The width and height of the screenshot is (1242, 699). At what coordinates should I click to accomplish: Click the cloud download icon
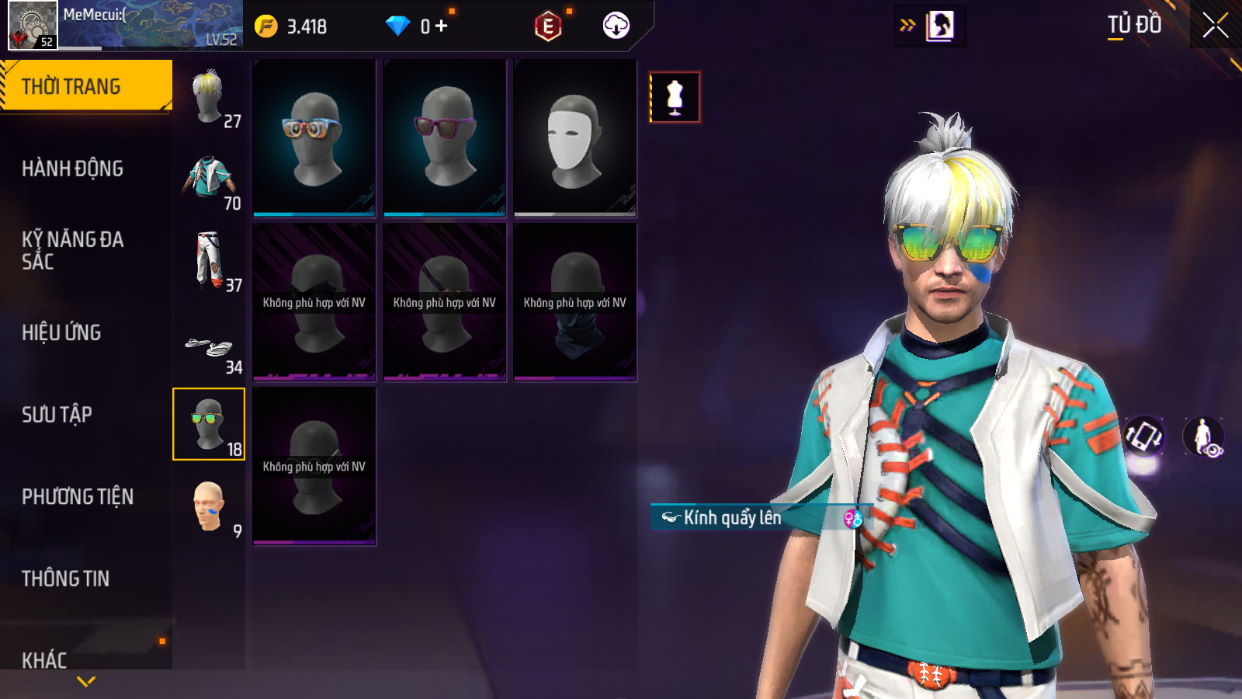616,26
